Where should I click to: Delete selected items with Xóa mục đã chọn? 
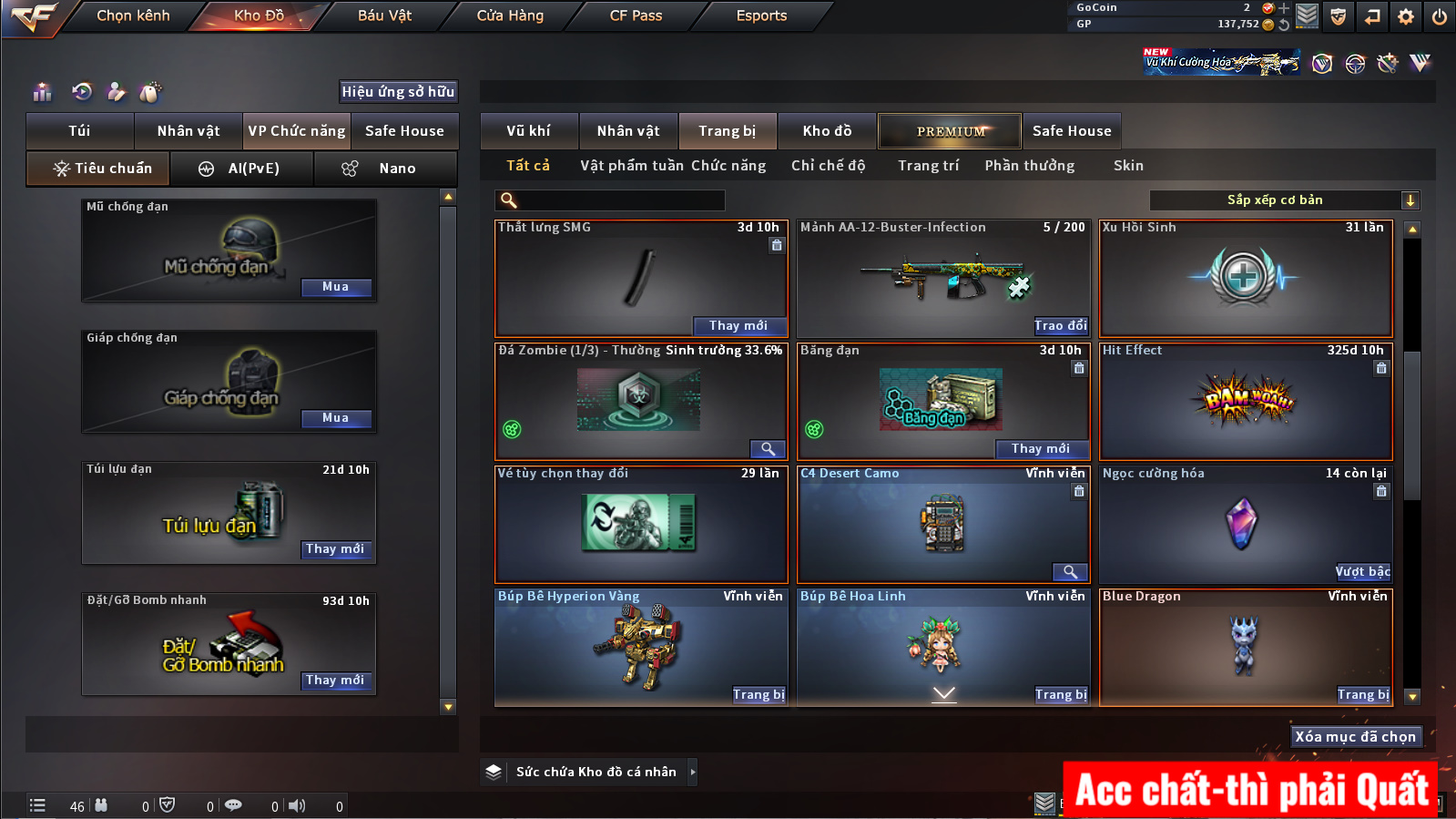pyautogui.click(x=1355, y=737)
